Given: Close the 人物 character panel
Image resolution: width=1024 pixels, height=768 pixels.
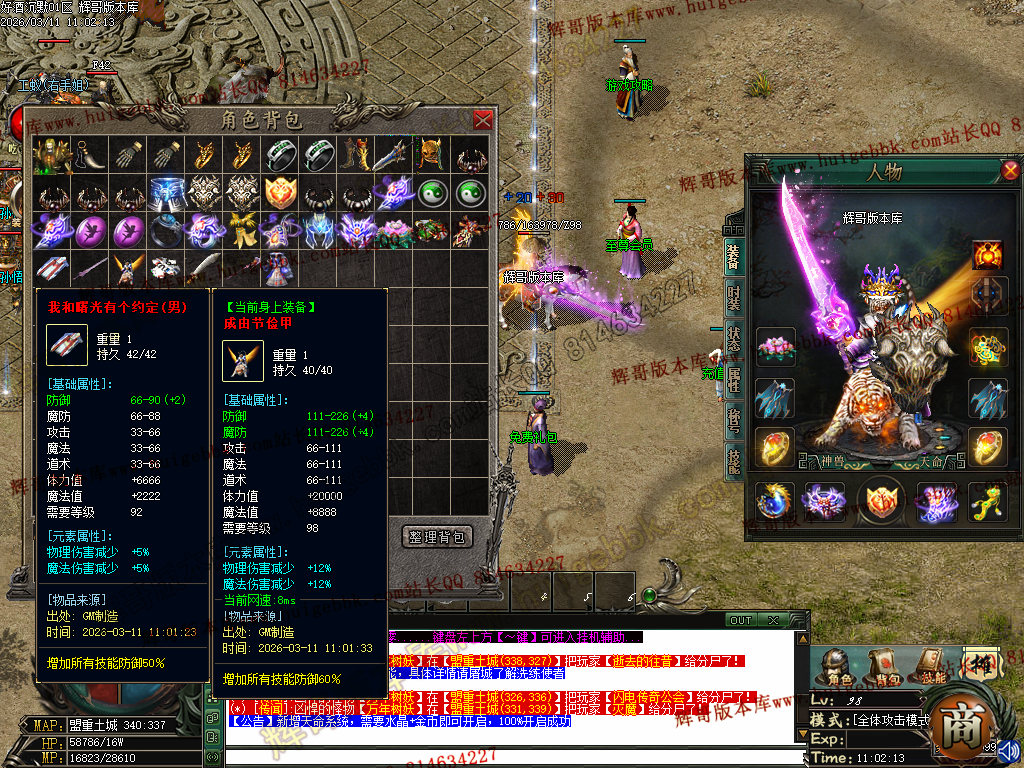Looking at the screenshot, I should [1011, 170].
